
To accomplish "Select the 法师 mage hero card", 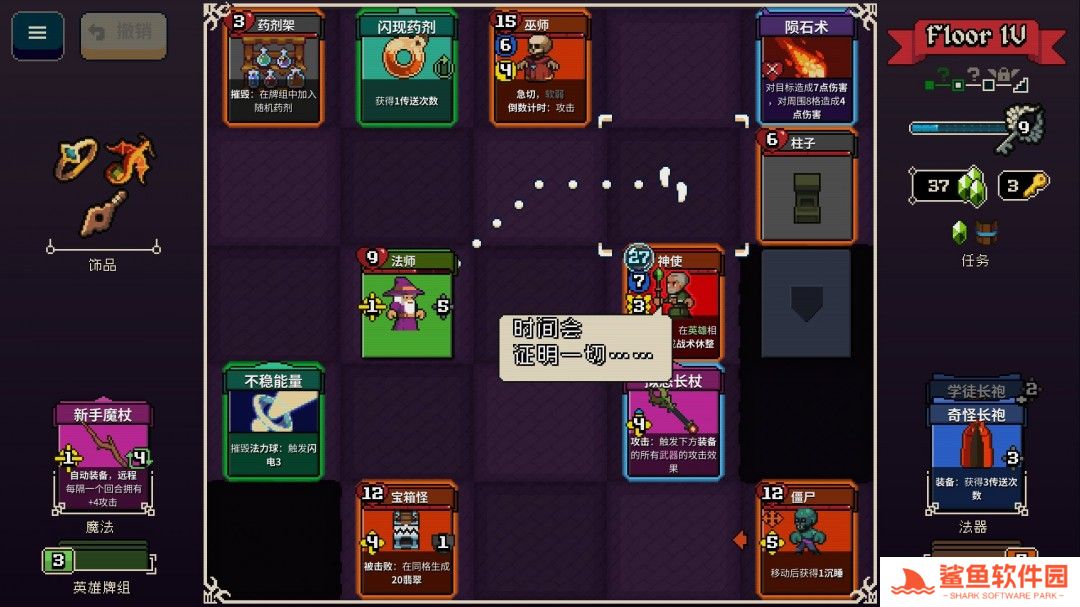I will 406,303.
